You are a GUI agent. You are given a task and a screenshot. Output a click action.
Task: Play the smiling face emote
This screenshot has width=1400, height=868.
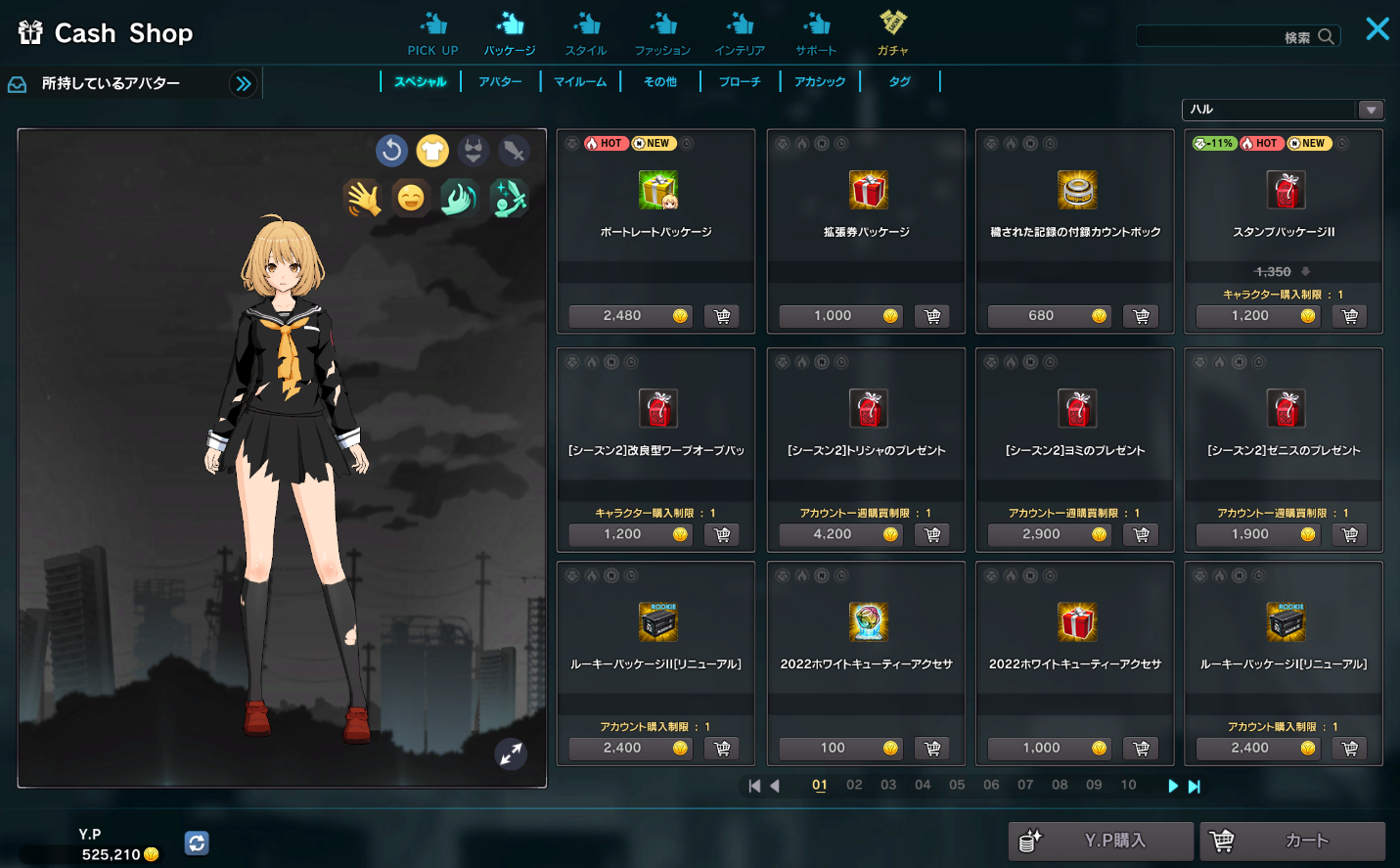click(x=411, y=198)
